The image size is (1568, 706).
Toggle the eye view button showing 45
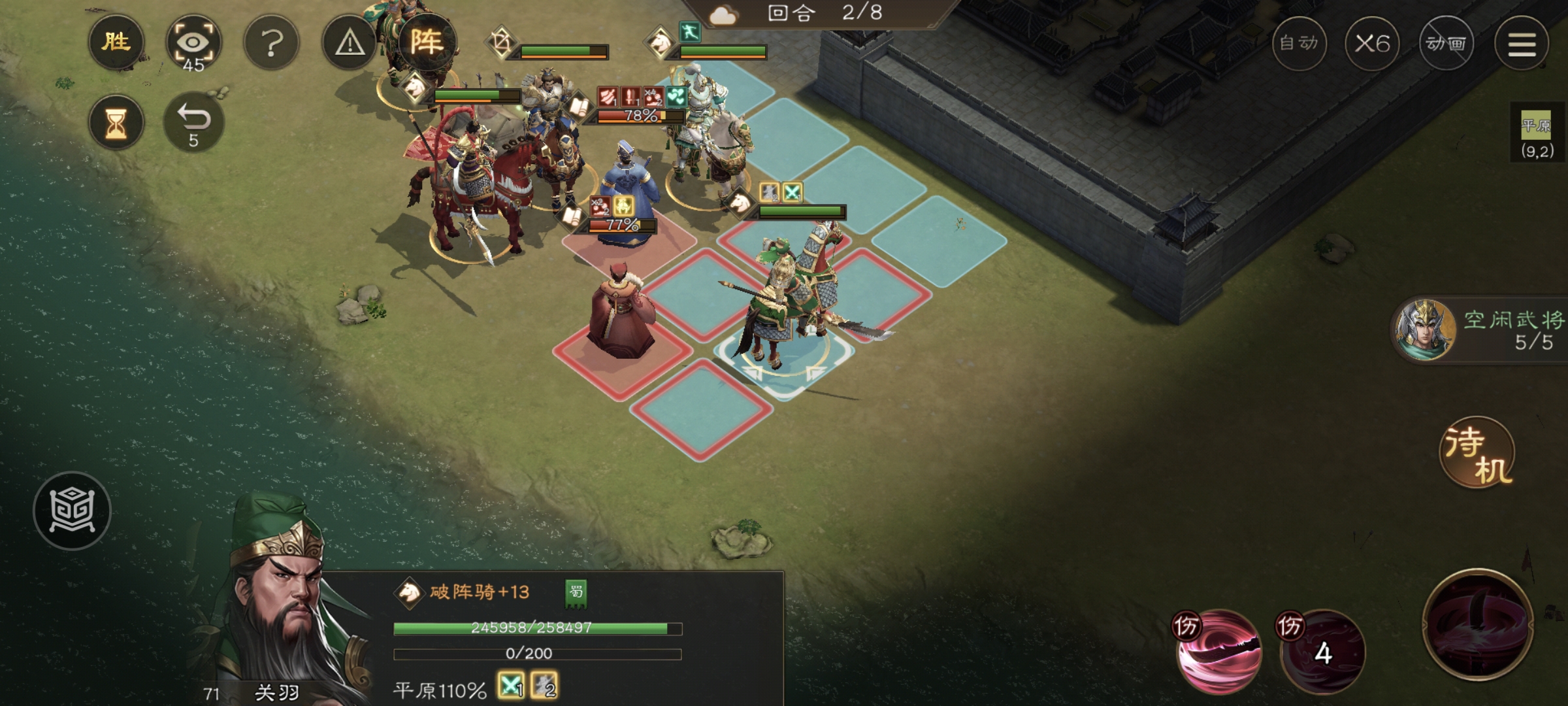pos(193,44)
